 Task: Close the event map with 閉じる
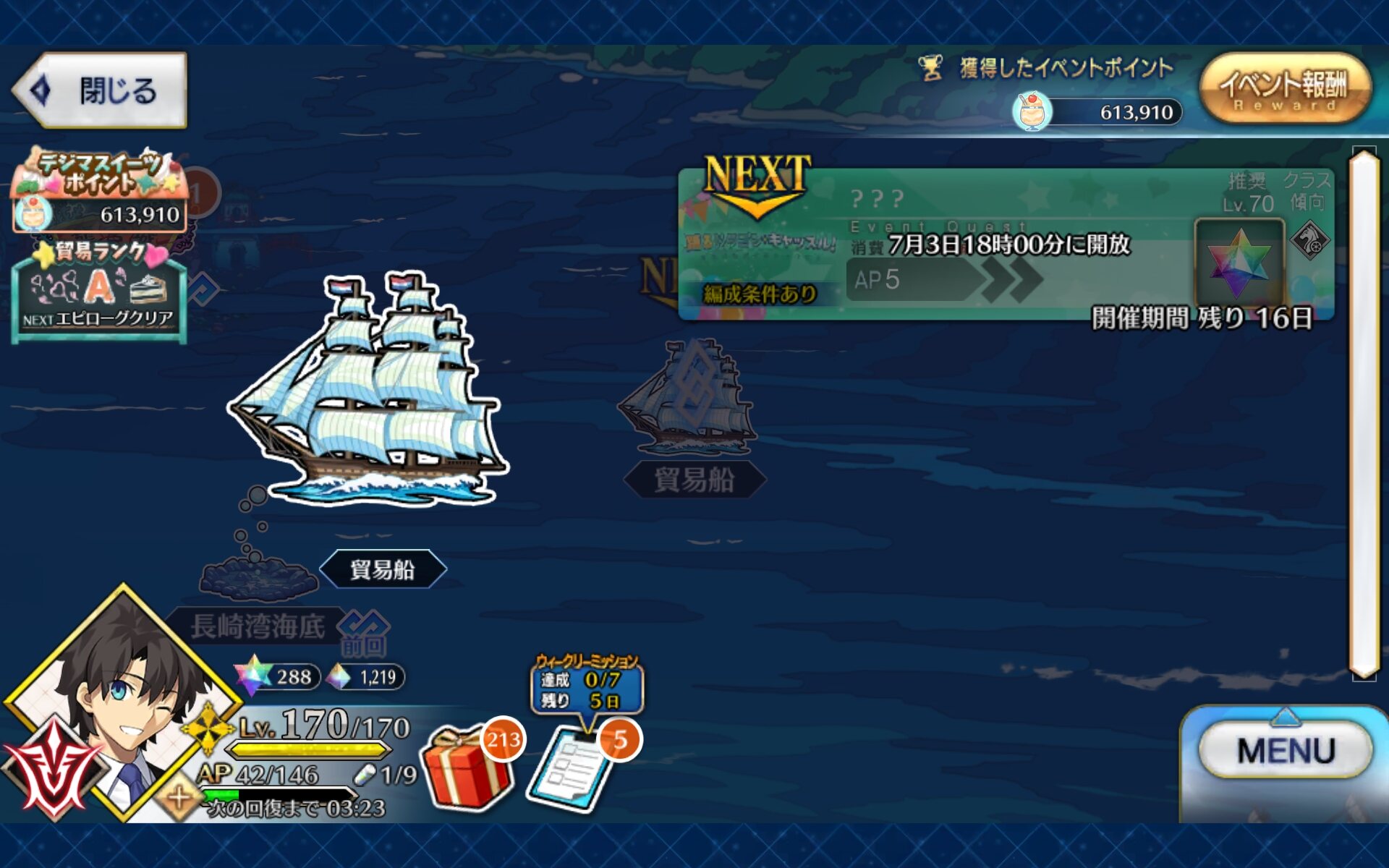click(101, 90)
